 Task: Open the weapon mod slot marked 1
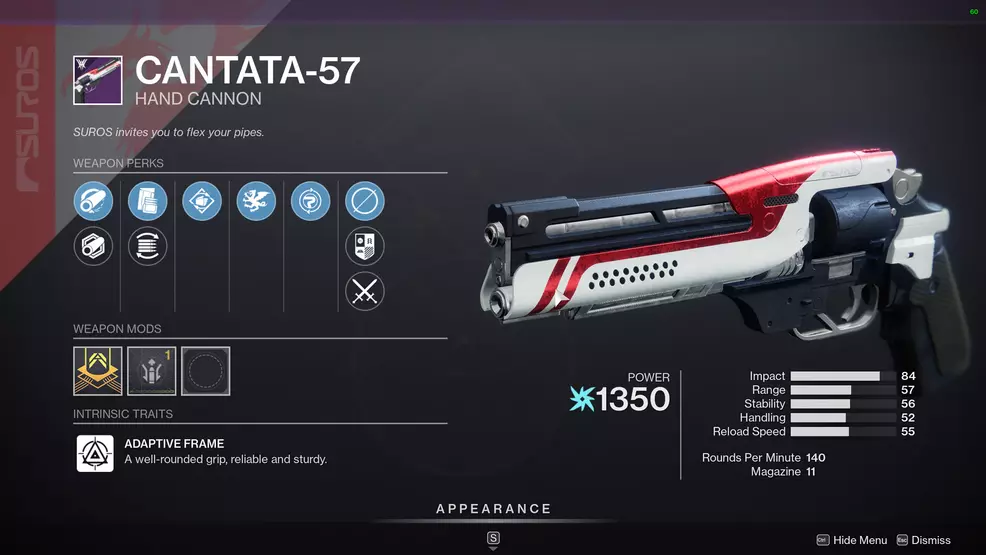[x=152, y=371]
